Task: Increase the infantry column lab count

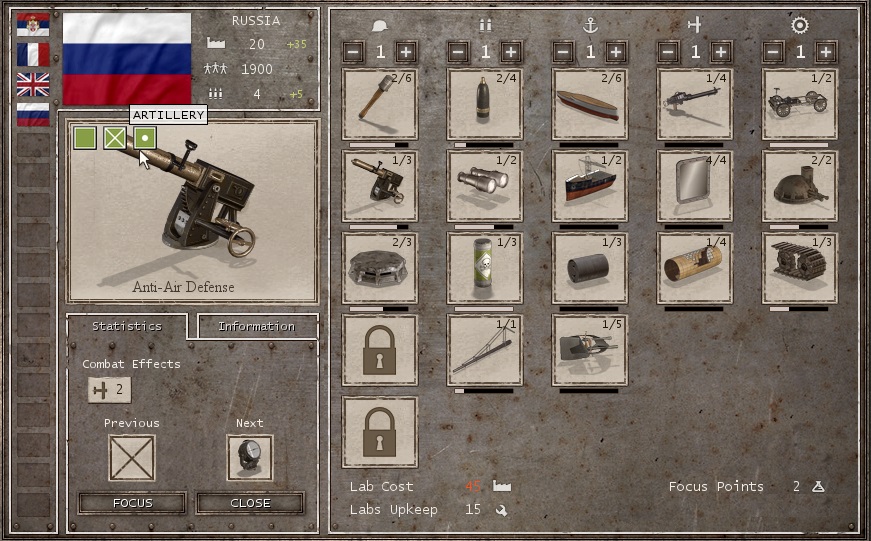Action: (x=406, y=52)
